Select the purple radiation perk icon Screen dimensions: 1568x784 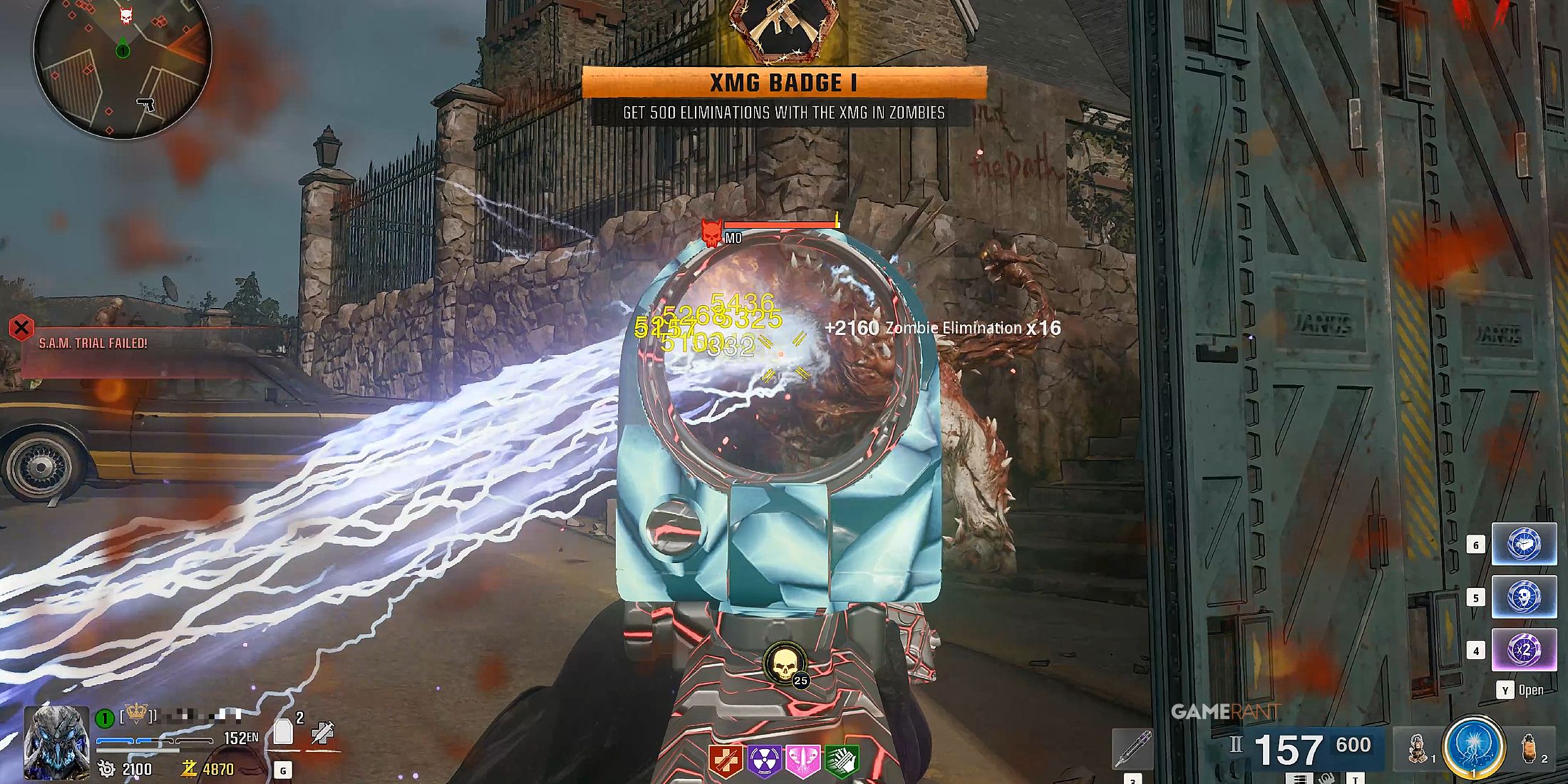[764, 760]
